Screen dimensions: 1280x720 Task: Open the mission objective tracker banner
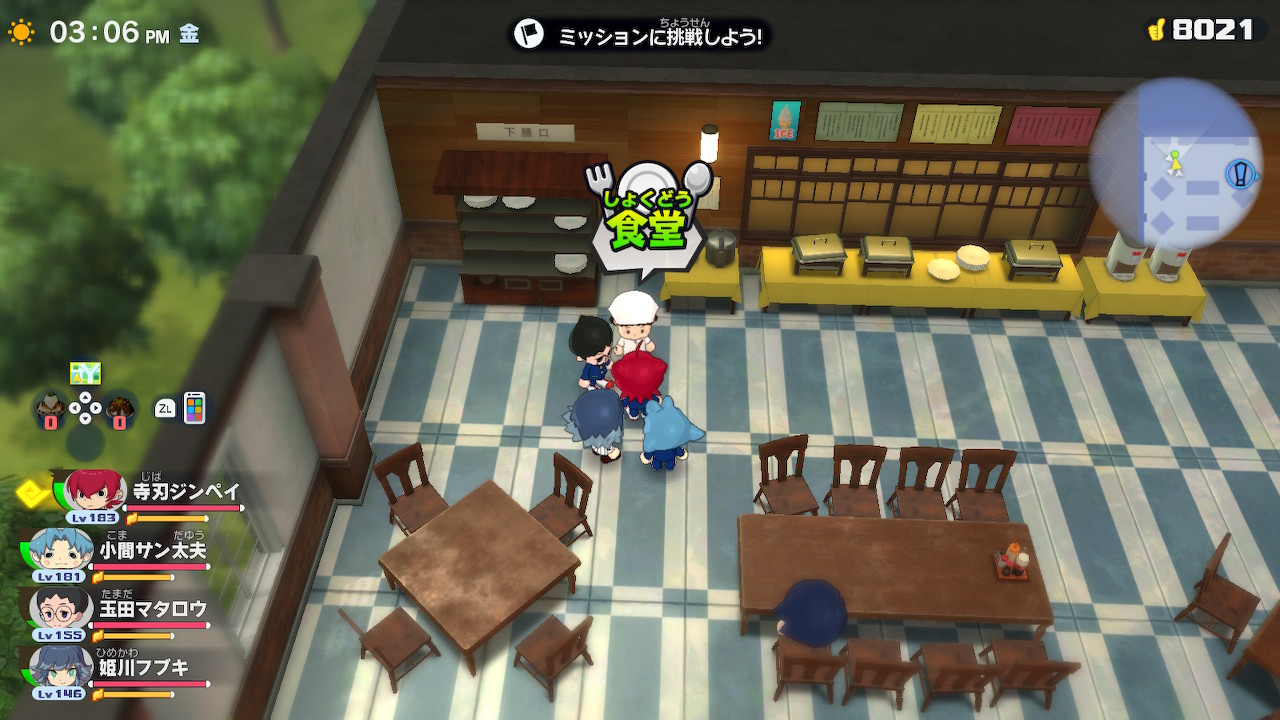click(x=640, y=35)
